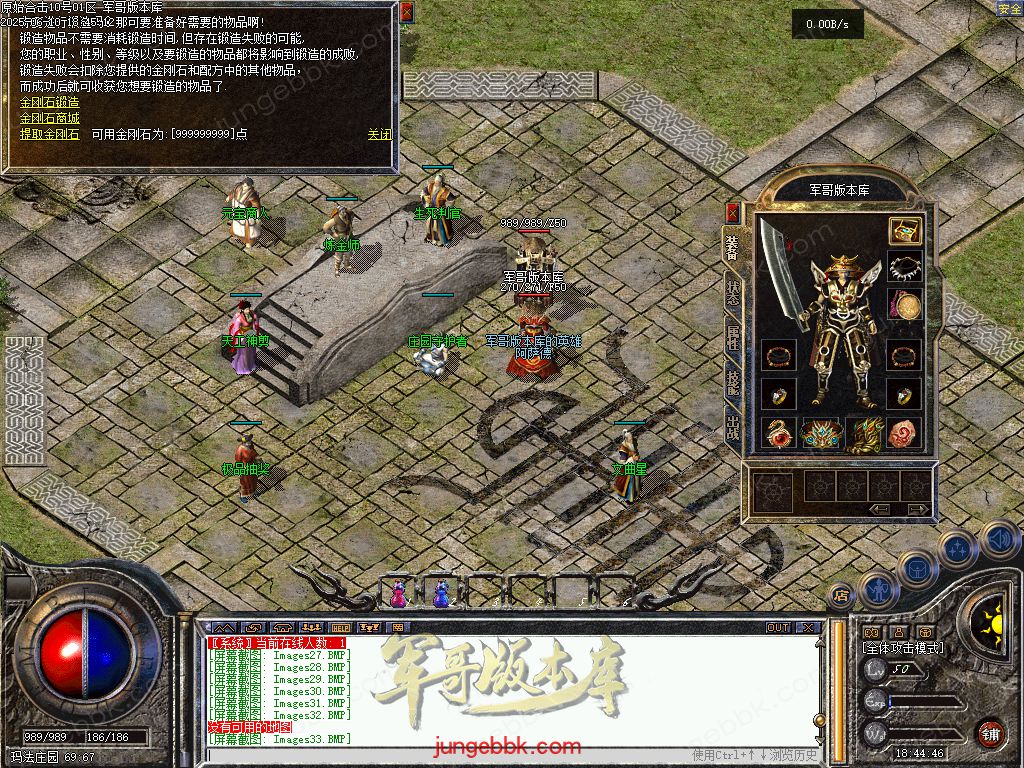Click the OUT button on chat bar

778,628
